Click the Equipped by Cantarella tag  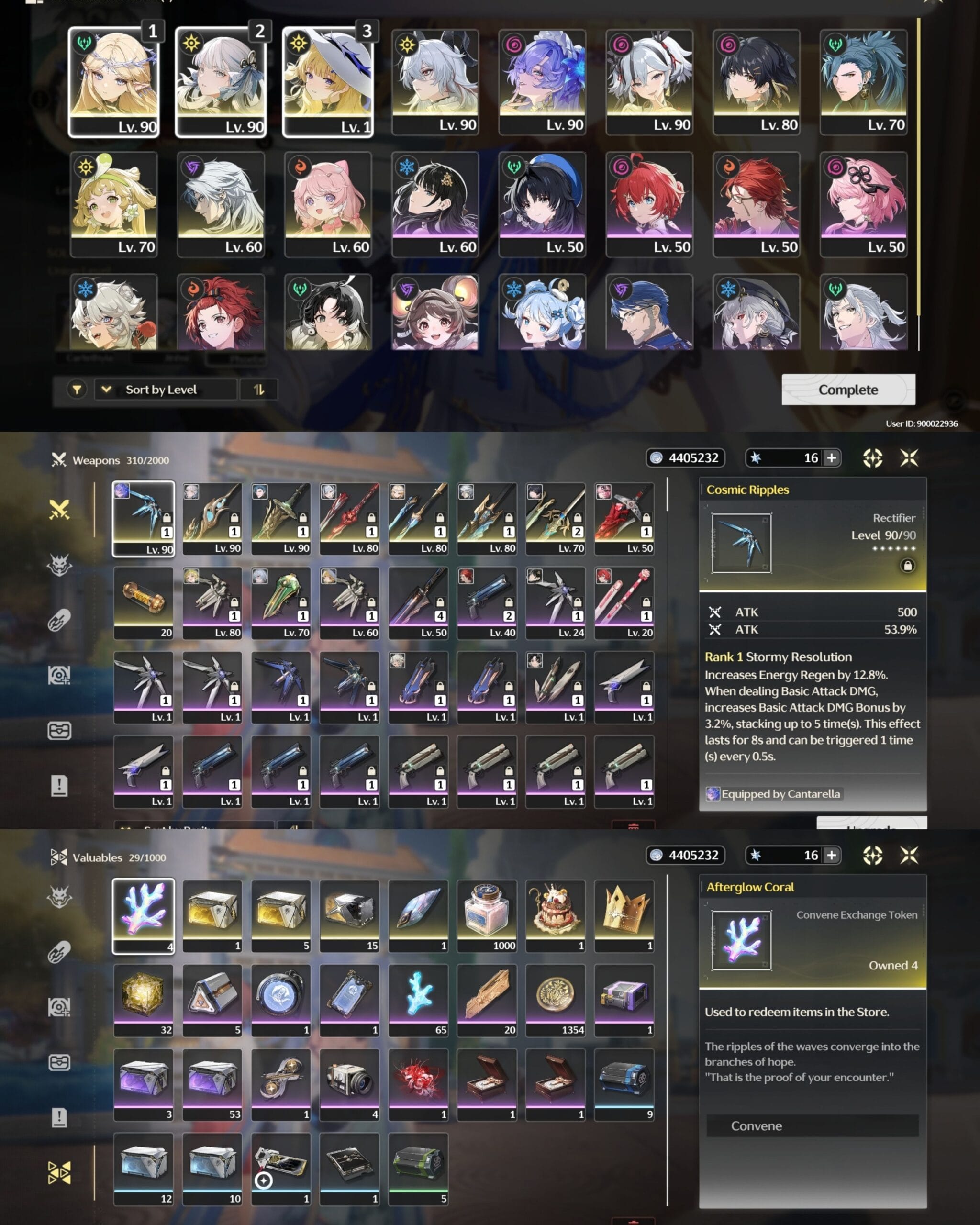[x=773, y=794]
